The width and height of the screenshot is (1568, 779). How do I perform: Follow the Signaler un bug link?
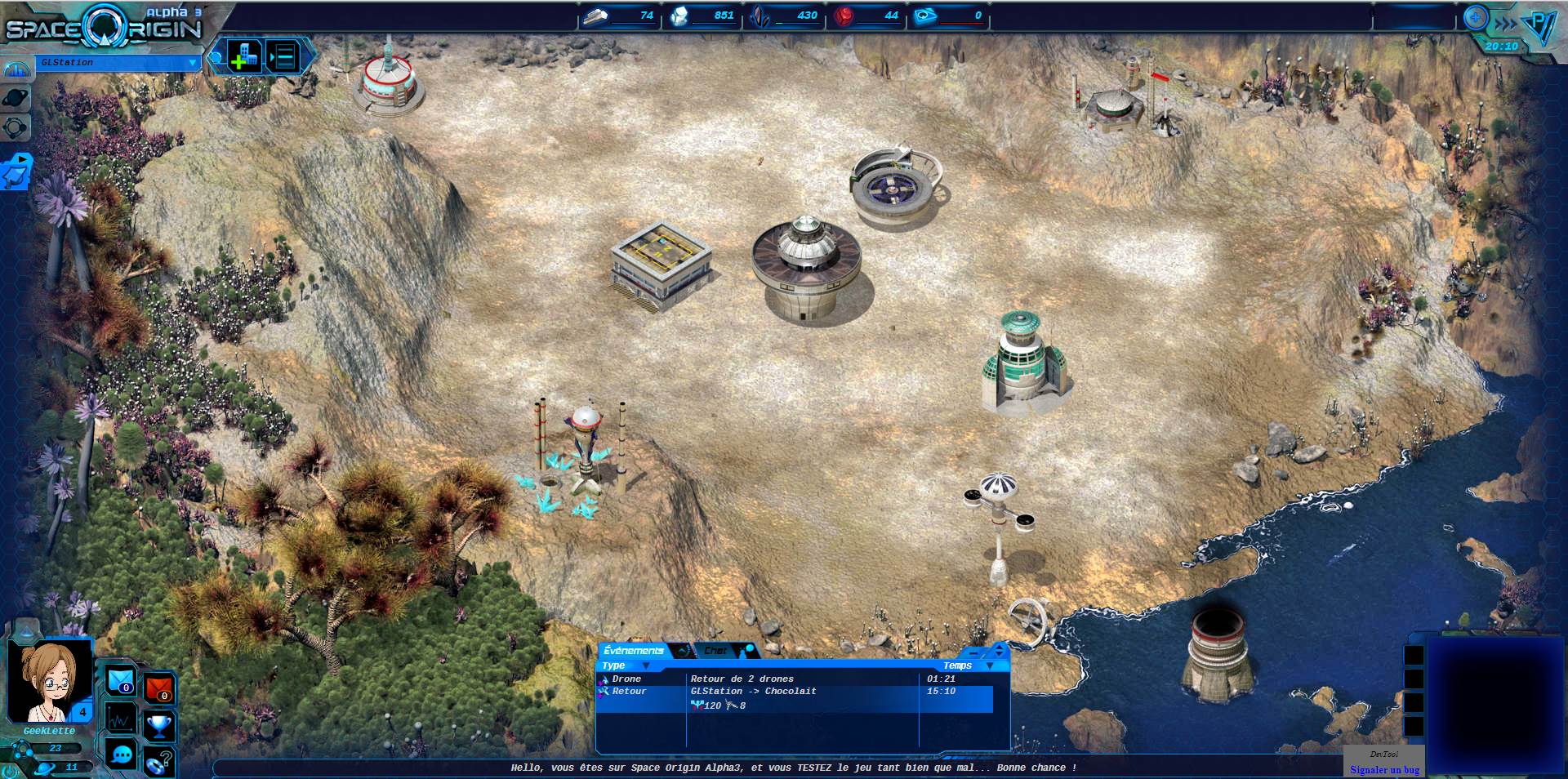click(x=1384, y=770)
